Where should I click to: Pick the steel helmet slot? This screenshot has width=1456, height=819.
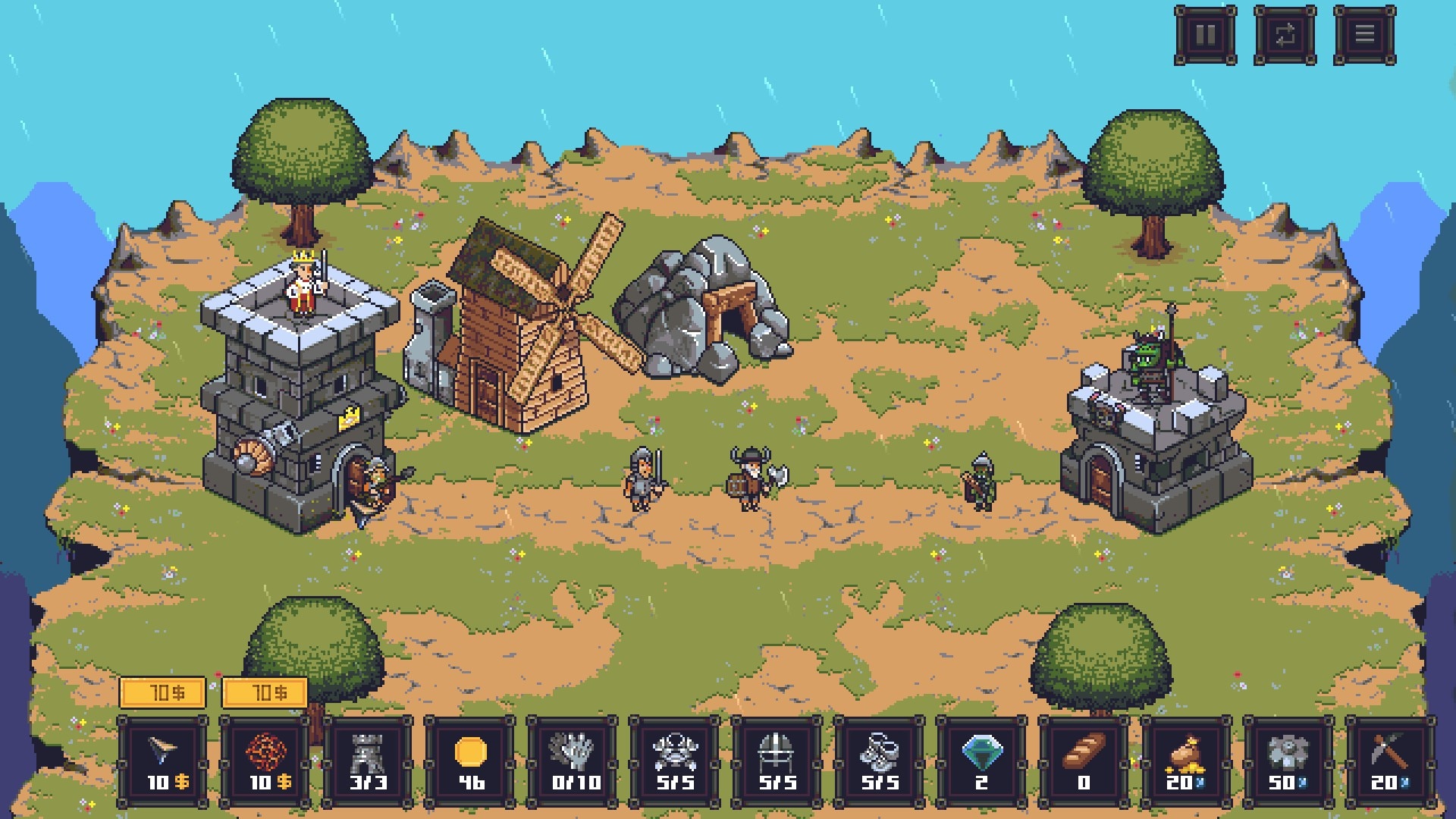(777, 761)
